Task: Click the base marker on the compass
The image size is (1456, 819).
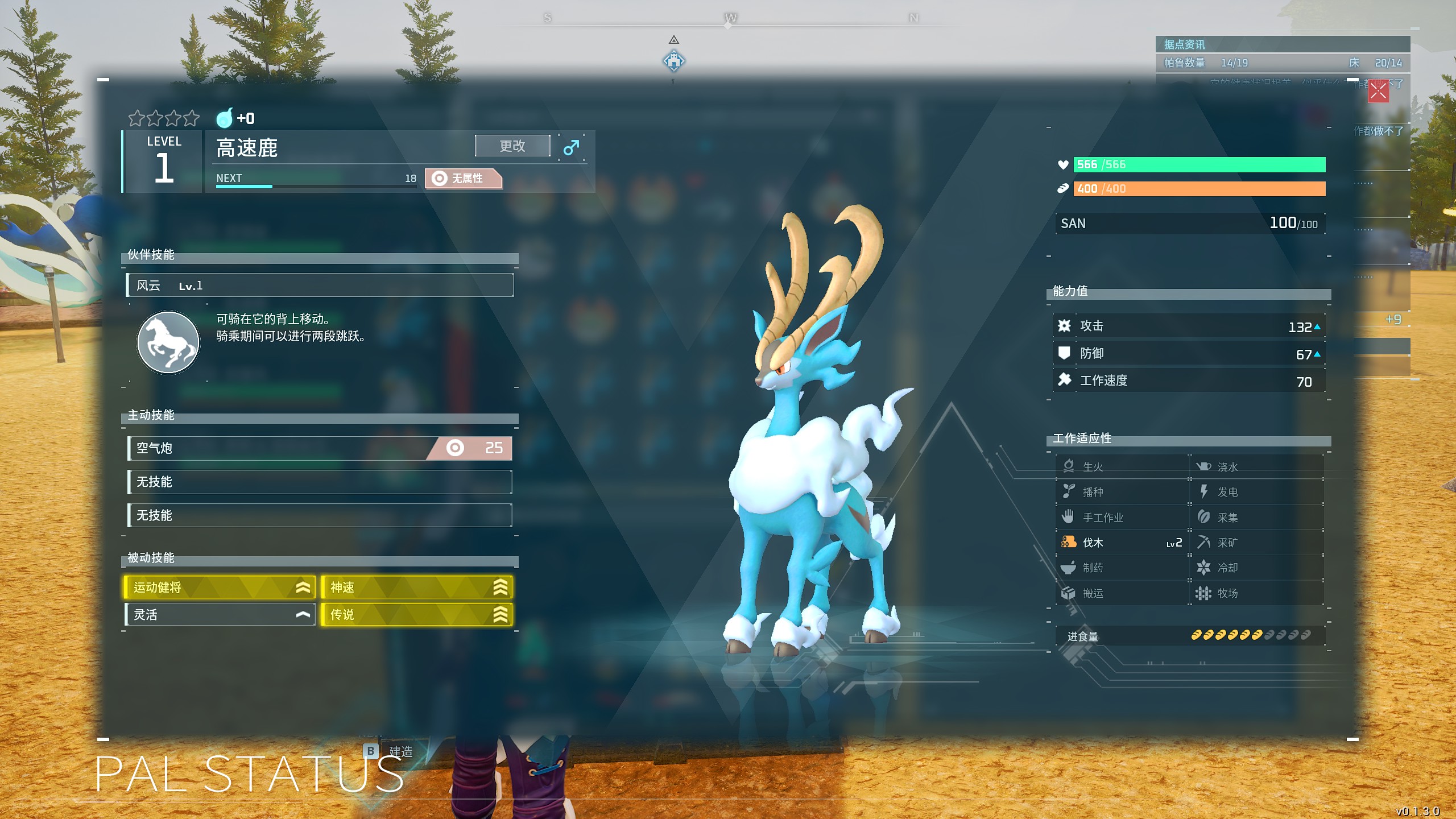Action: tap(674, 60)
